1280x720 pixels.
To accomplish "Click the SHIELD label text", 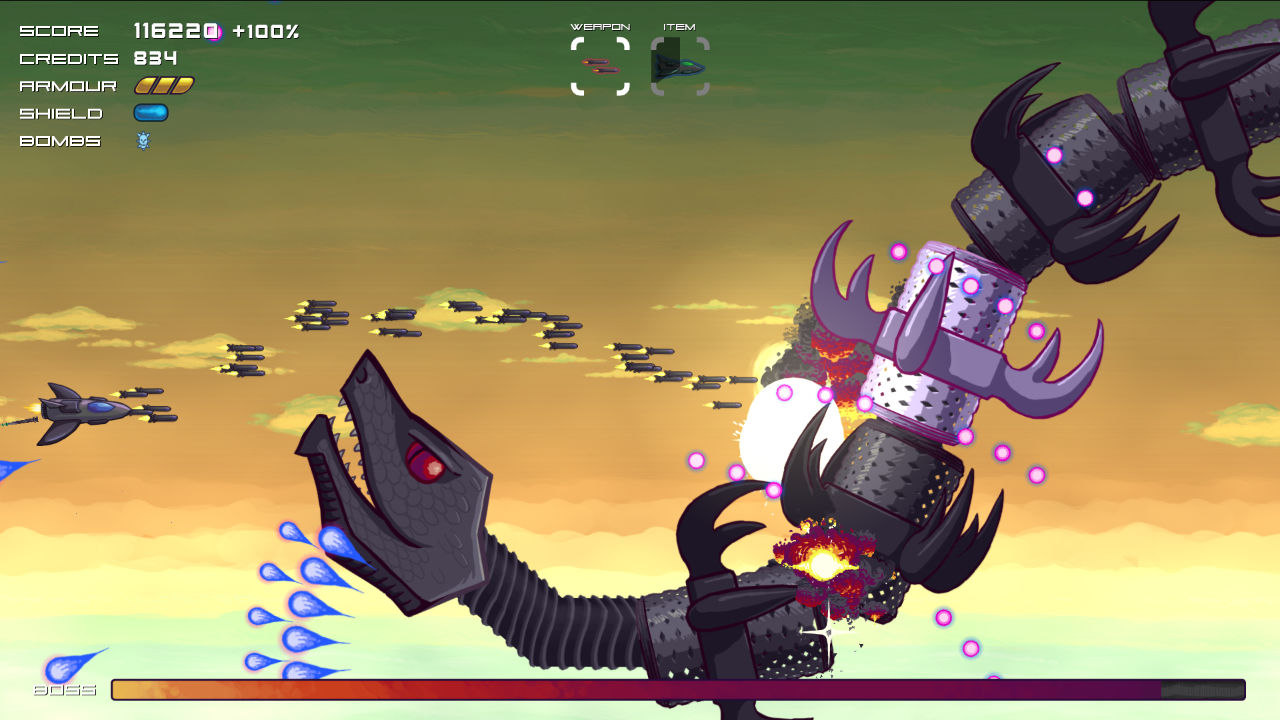I will 59,113.
